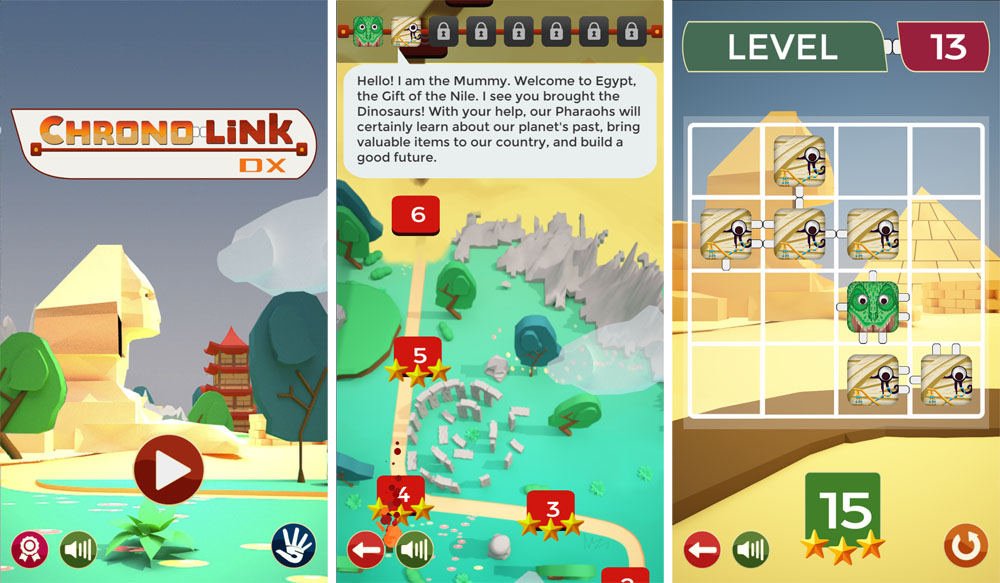
Task: Toggle sound on the Level 13 puzzle screen
Action: tap(750, 549)
